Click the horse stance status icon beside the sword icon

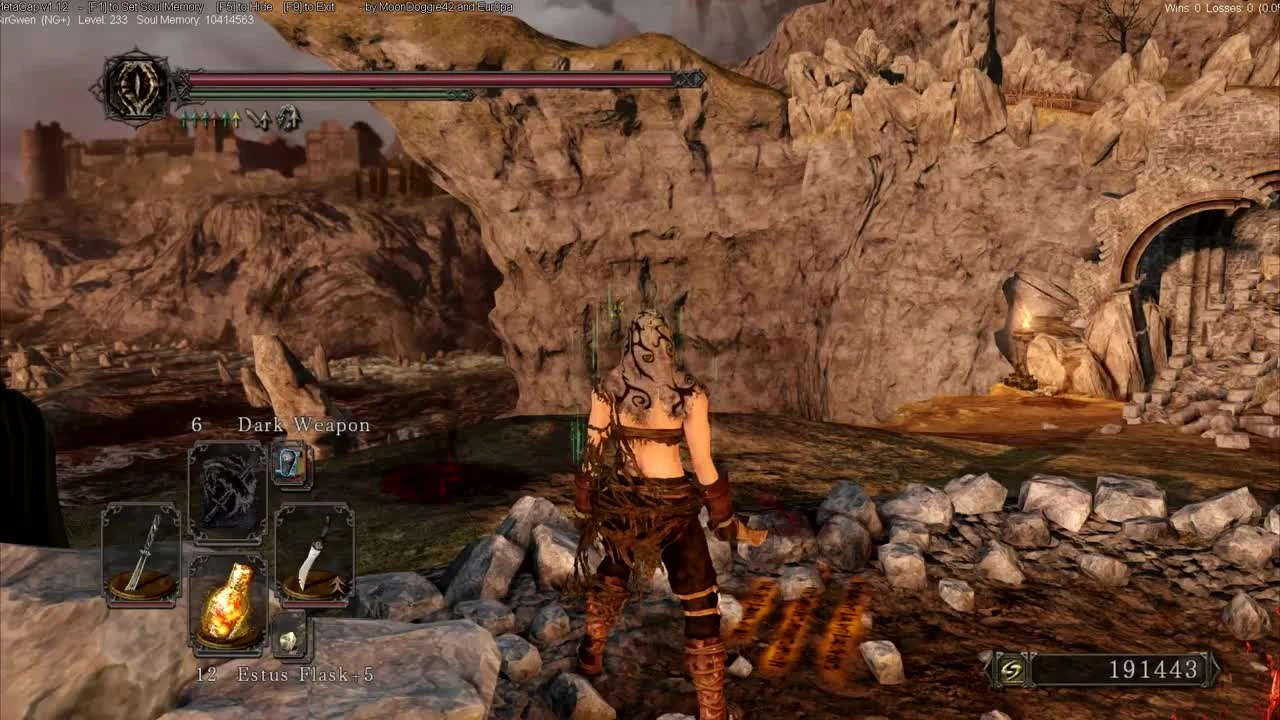point(288,119)
